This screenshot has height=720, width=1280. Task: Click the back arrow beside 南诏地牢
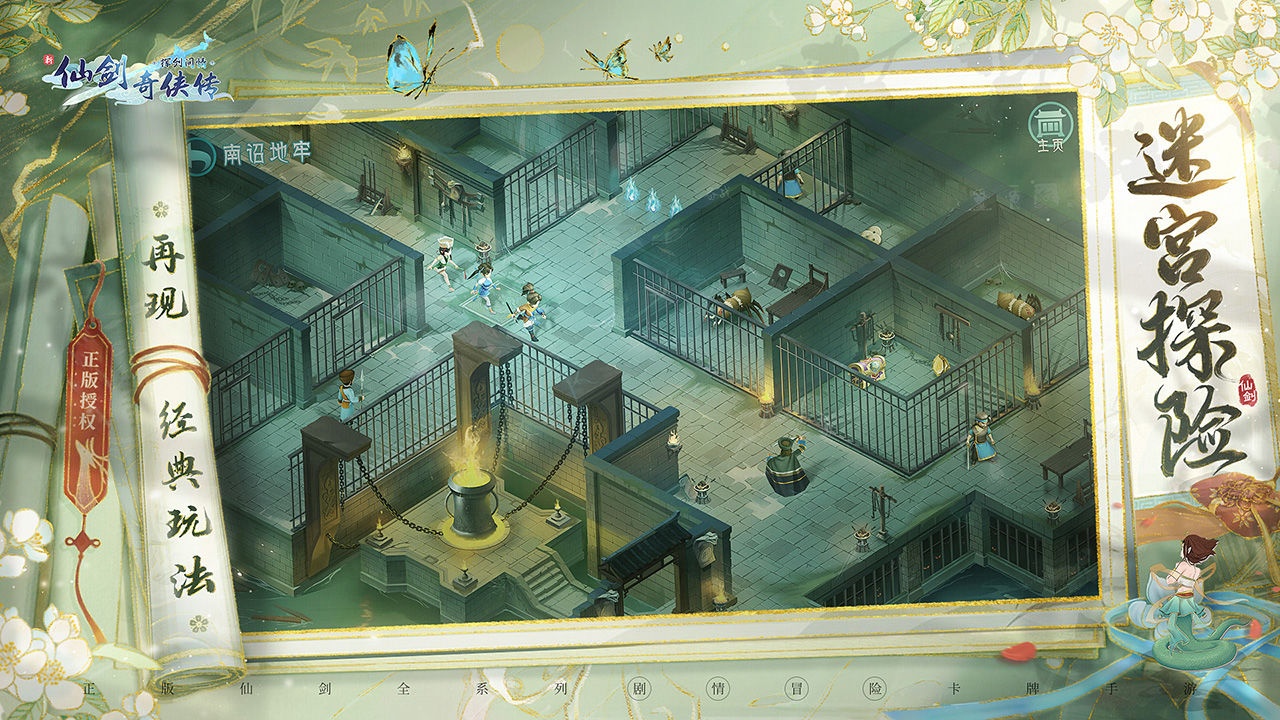(203, 153)
